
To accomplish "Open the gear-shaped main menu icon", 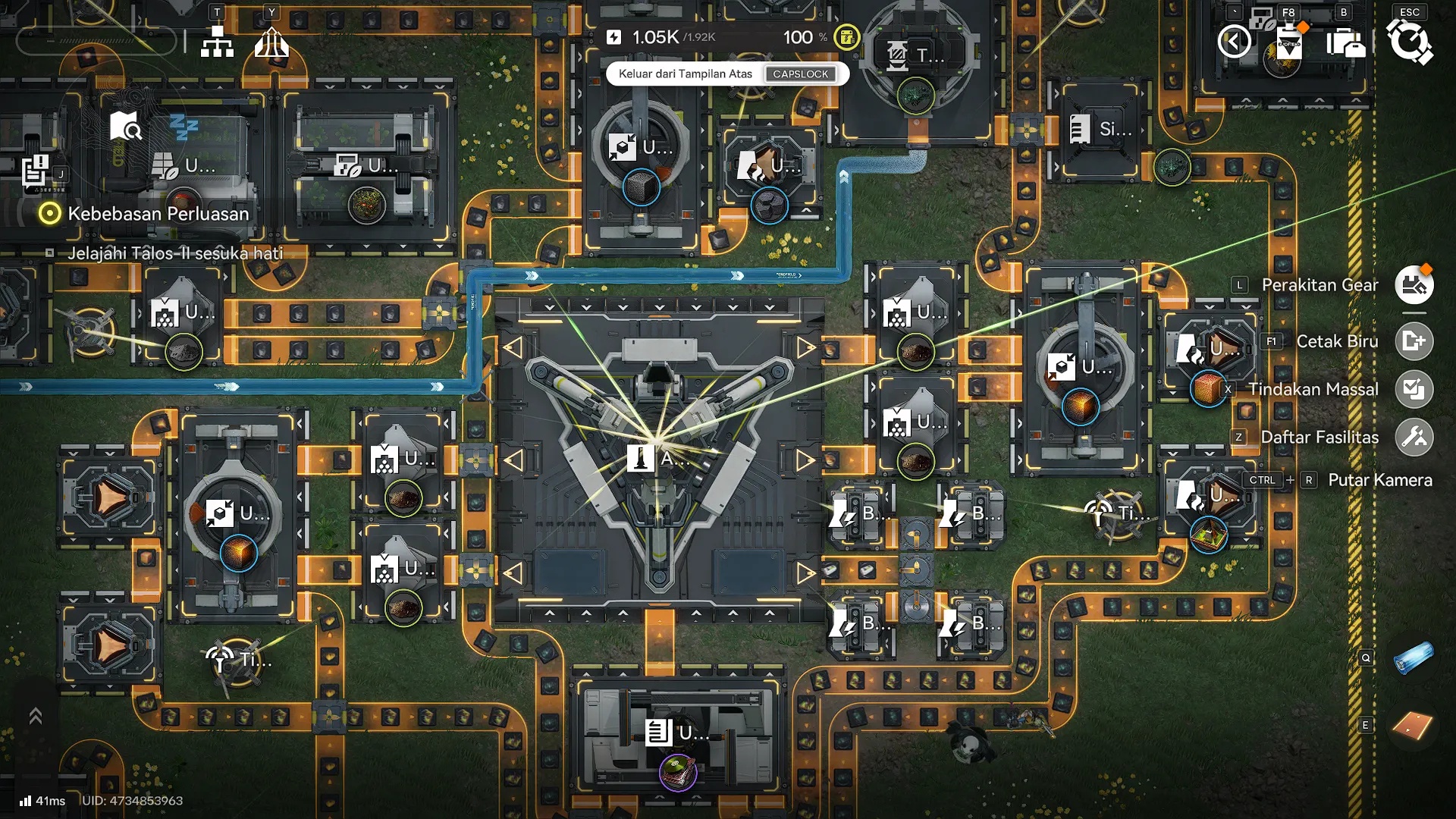I will click(1409, 42).
